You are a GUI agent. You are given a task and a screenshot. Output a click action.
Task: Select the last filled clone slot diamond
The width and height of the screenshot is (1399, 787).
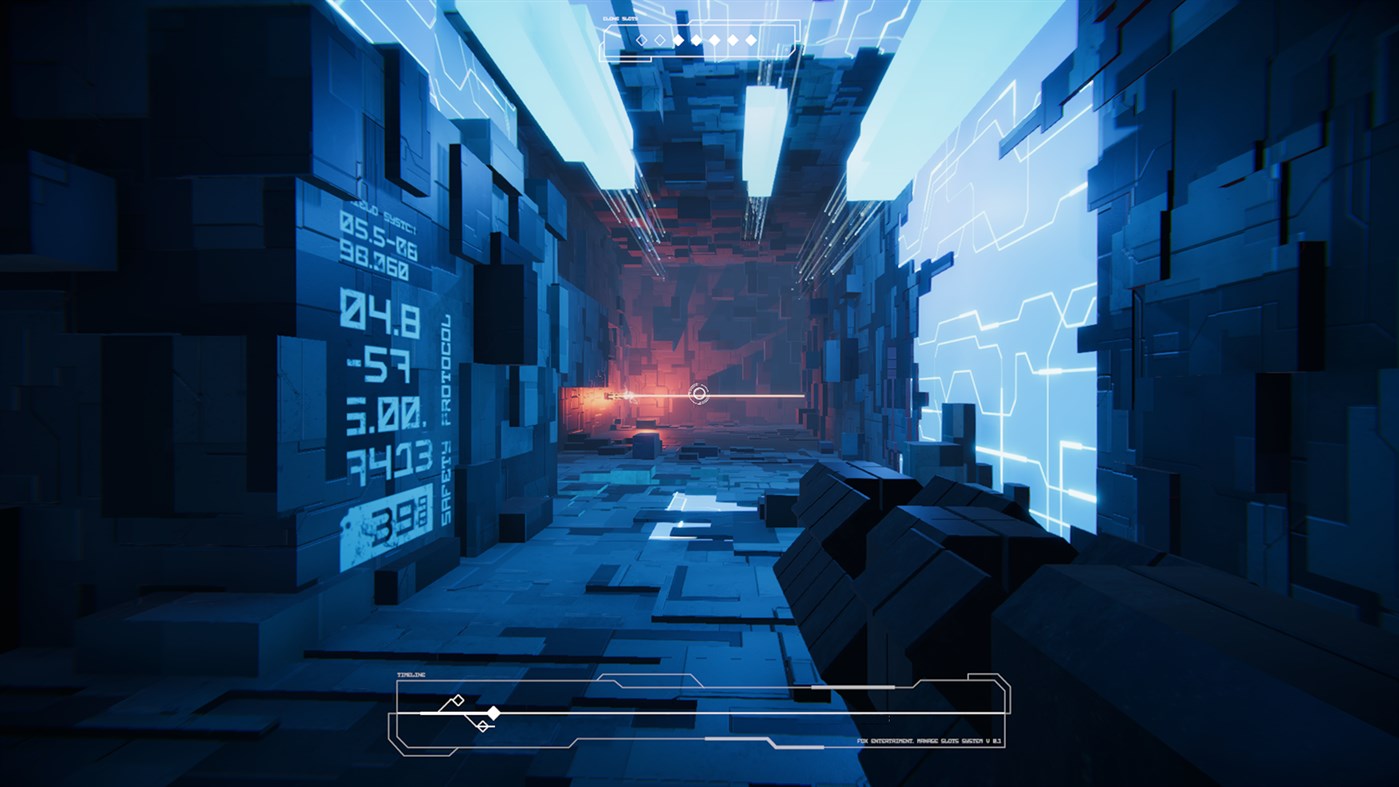[751, 40]
